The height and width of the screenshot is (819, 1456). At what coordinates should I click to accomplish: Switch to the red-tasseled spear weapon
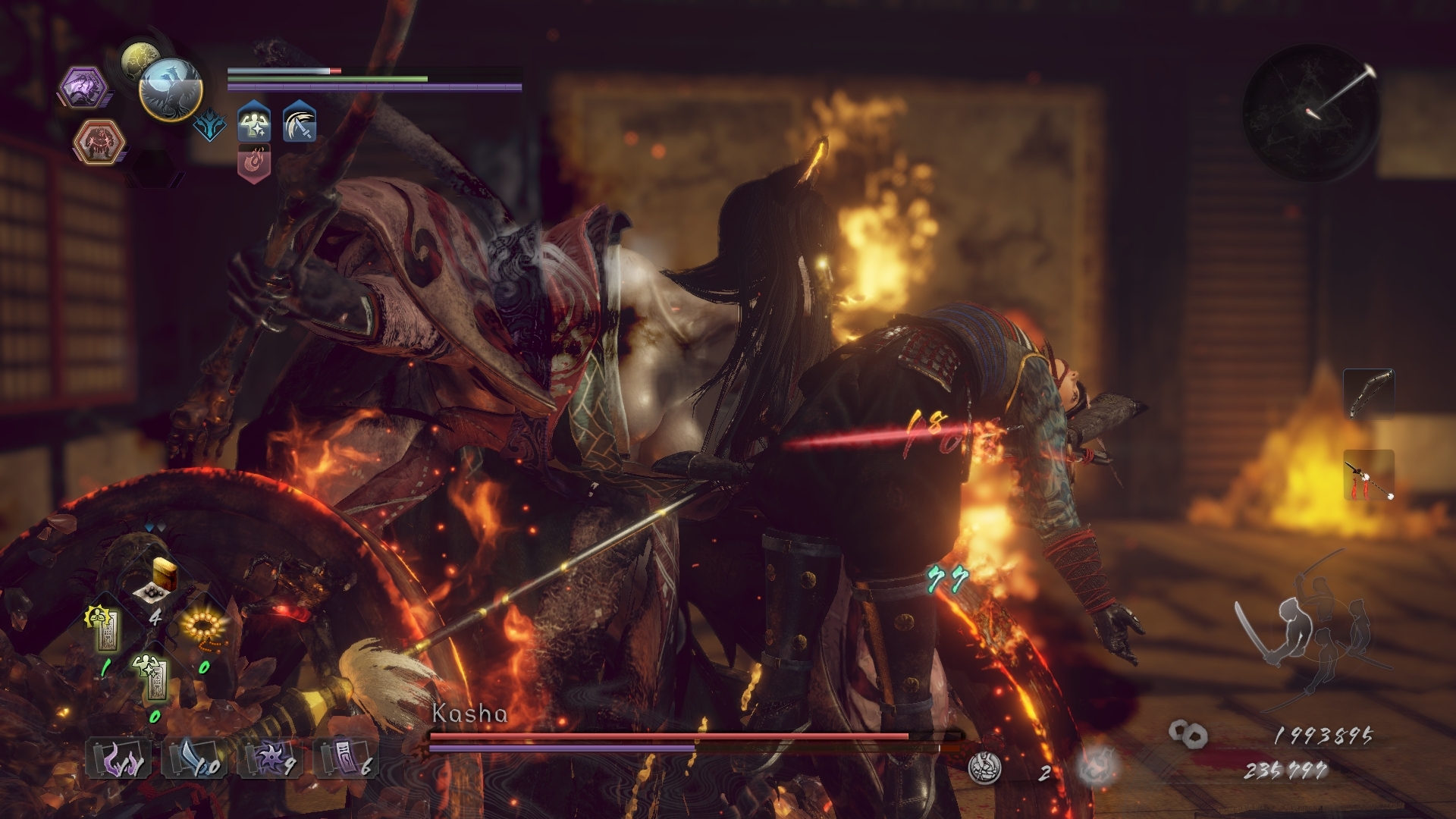coord(1369,475)
